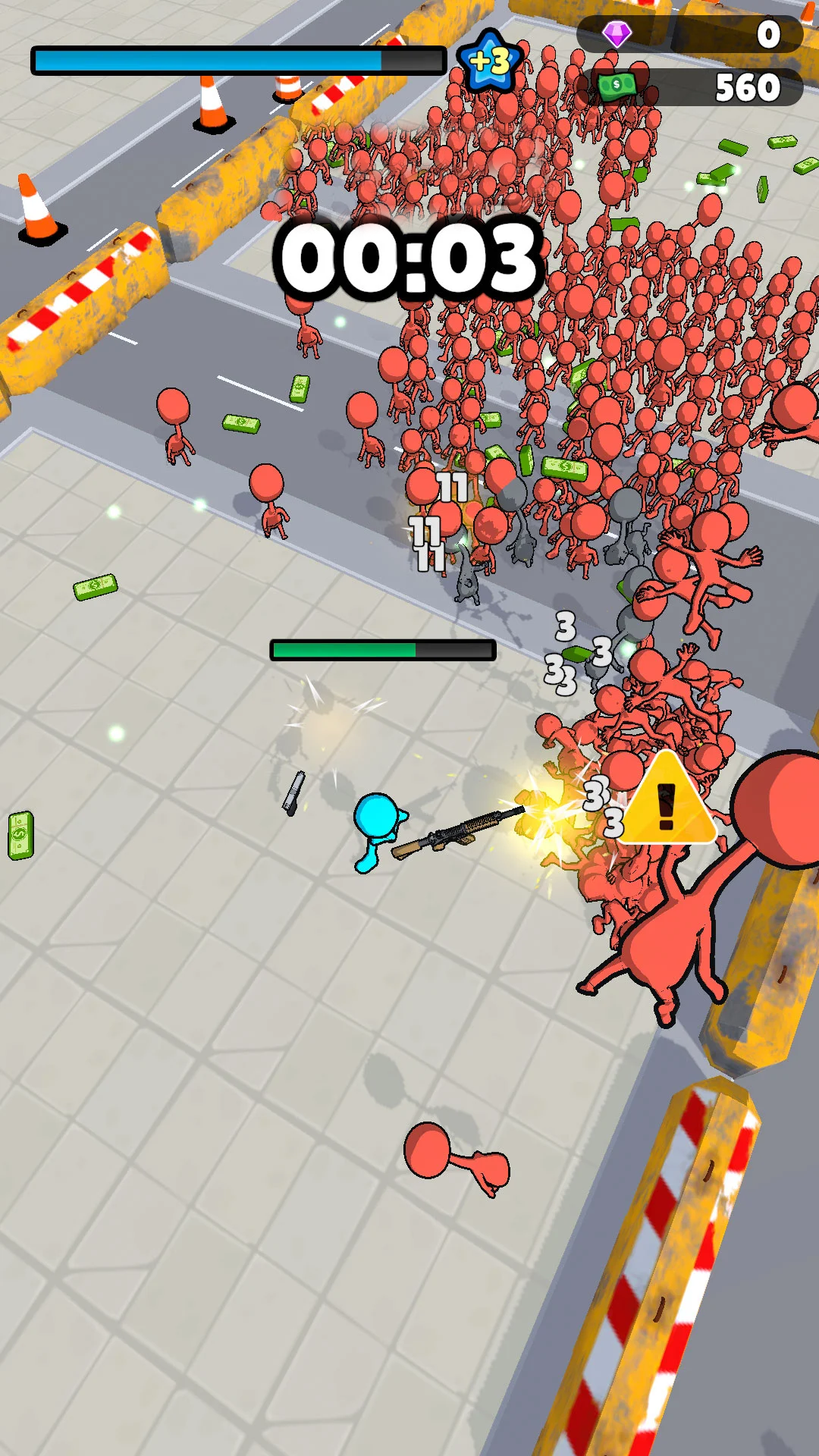Tap the yellow warning triangle alert
Viewport: 819px width, 1456px height.
pyautogui.click(x=667, y=801)
